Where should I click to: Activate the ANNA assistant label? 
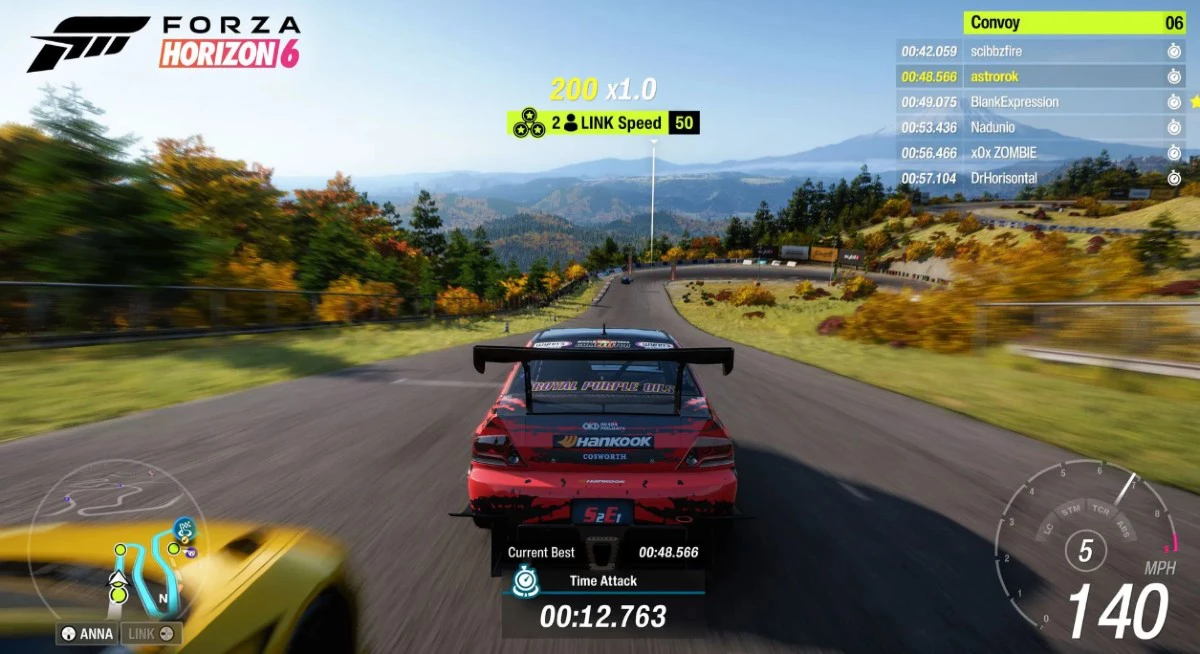(87, 633)
